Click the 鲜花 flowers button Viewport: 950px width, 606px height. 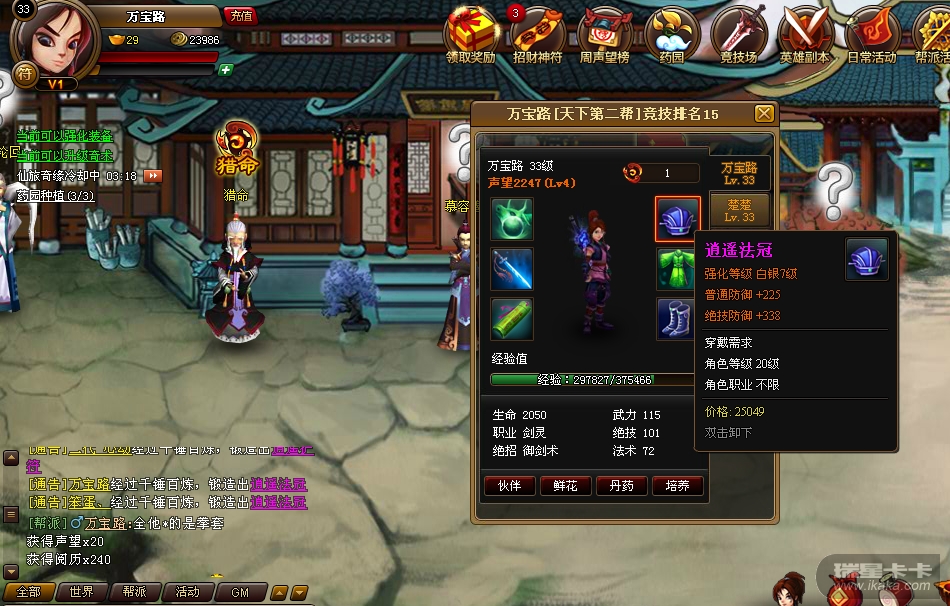click(565, 486)
